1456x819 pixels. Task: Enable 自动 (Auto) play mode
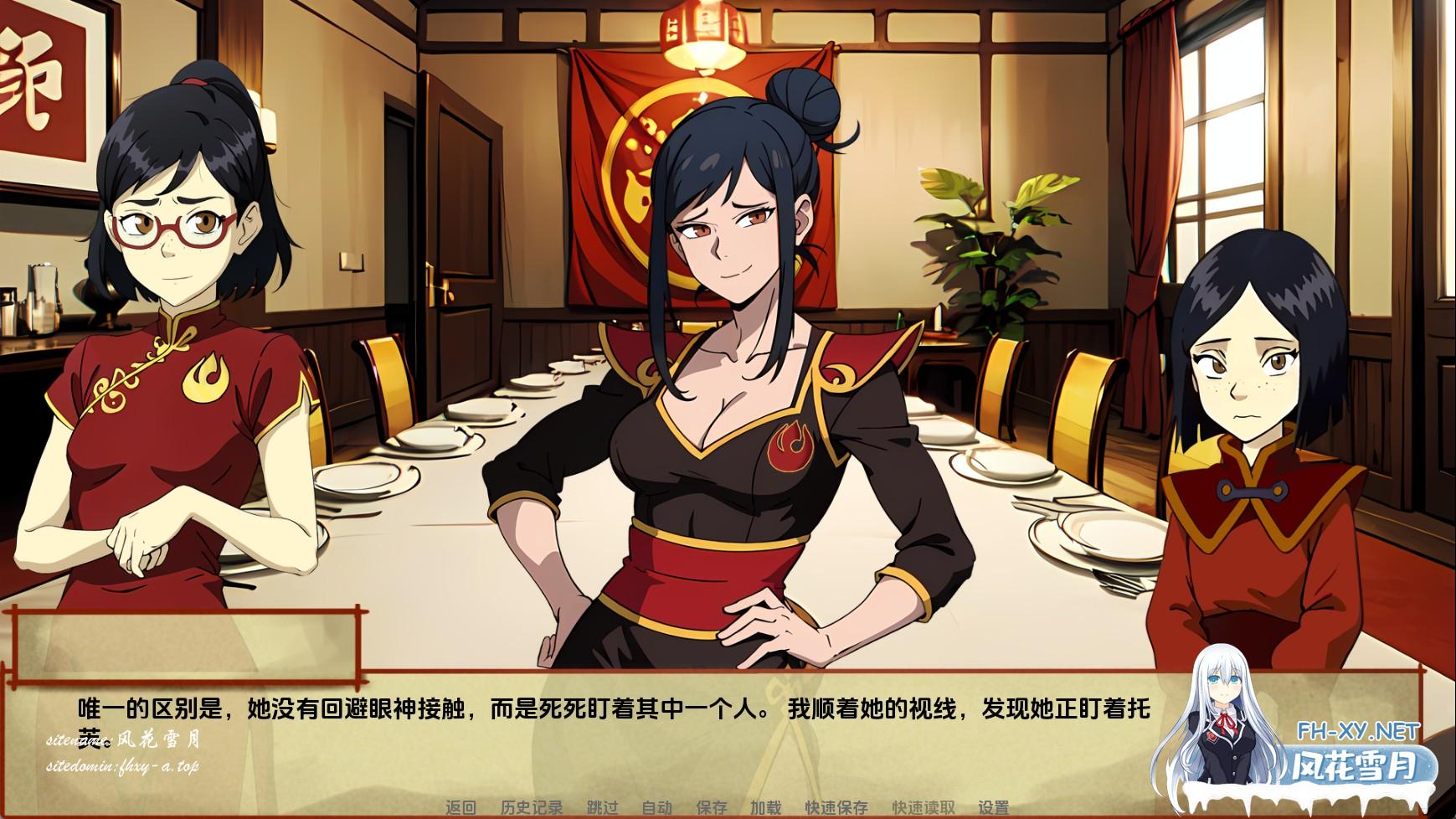click(x=659, y=807)
